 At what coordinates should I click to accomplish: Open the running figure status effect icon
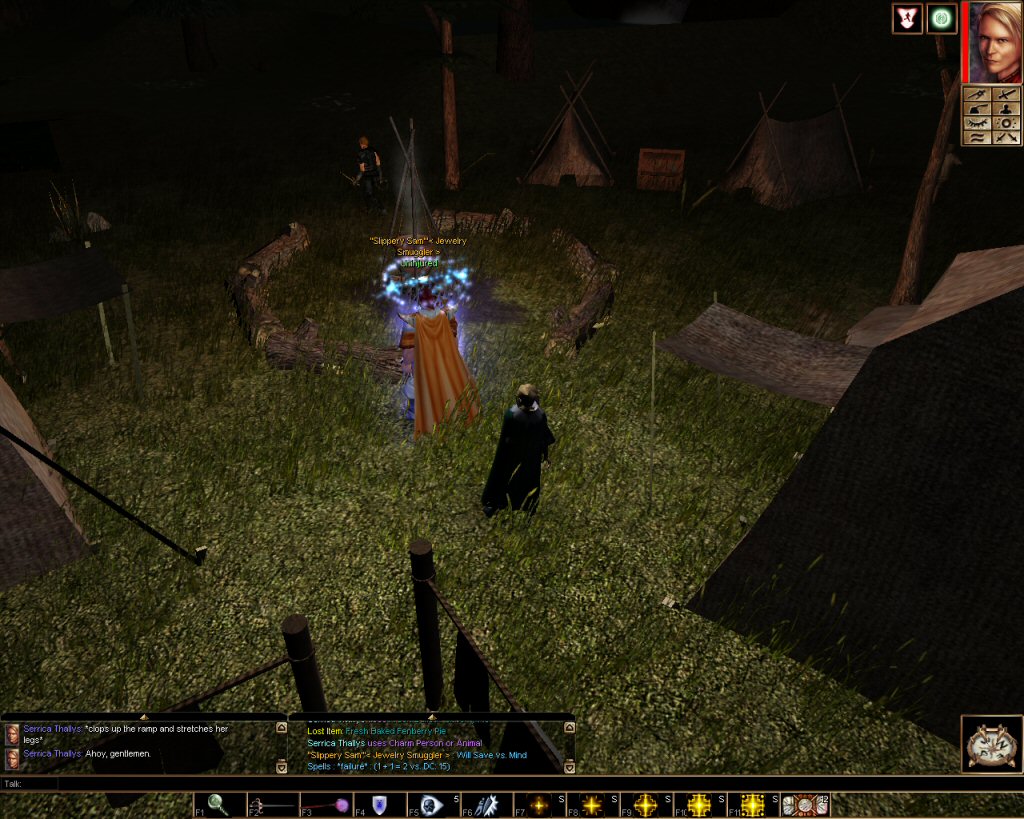coord(907,19)
